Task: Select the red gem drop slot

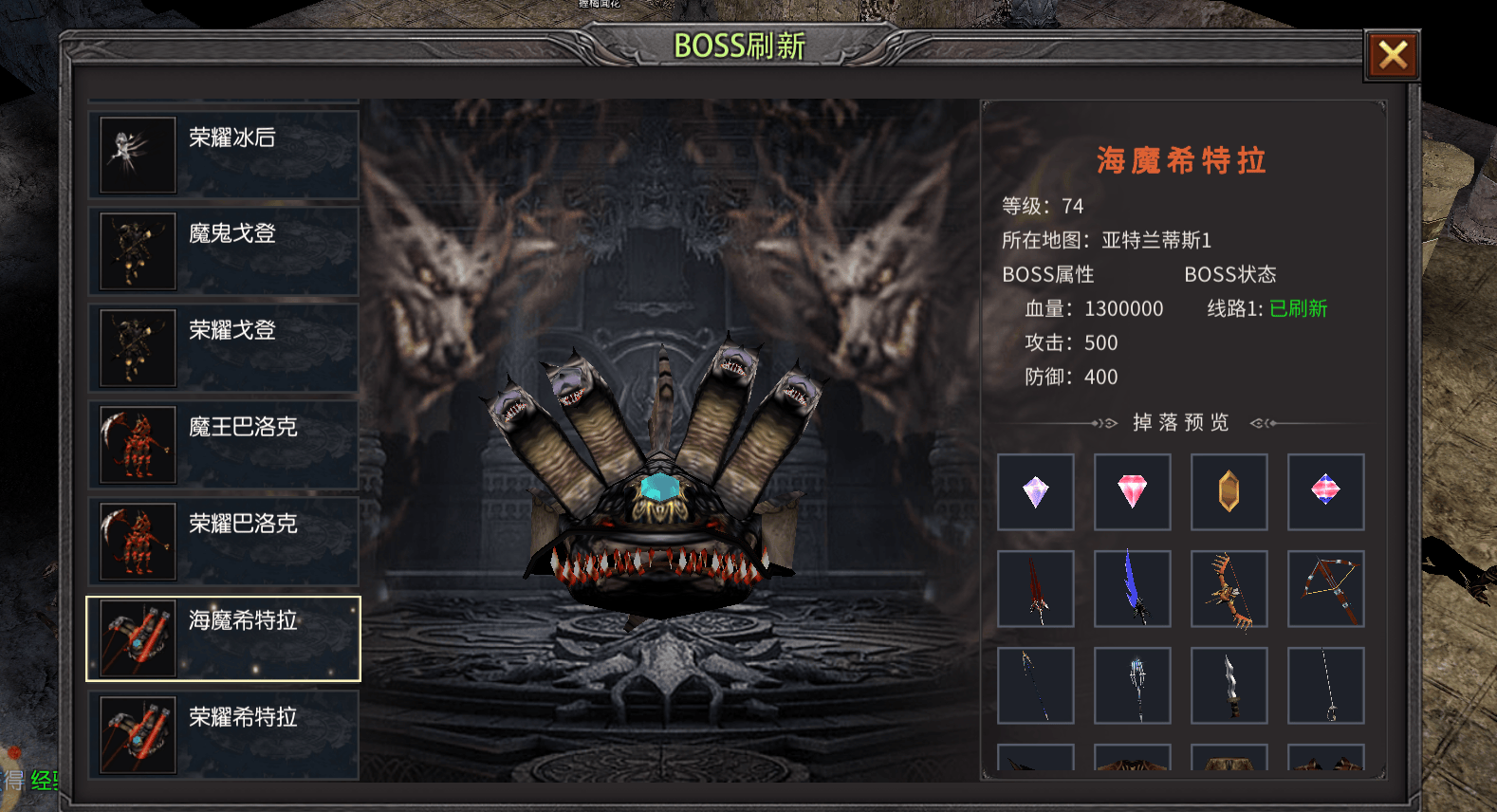Action: tap(1133, 491)
